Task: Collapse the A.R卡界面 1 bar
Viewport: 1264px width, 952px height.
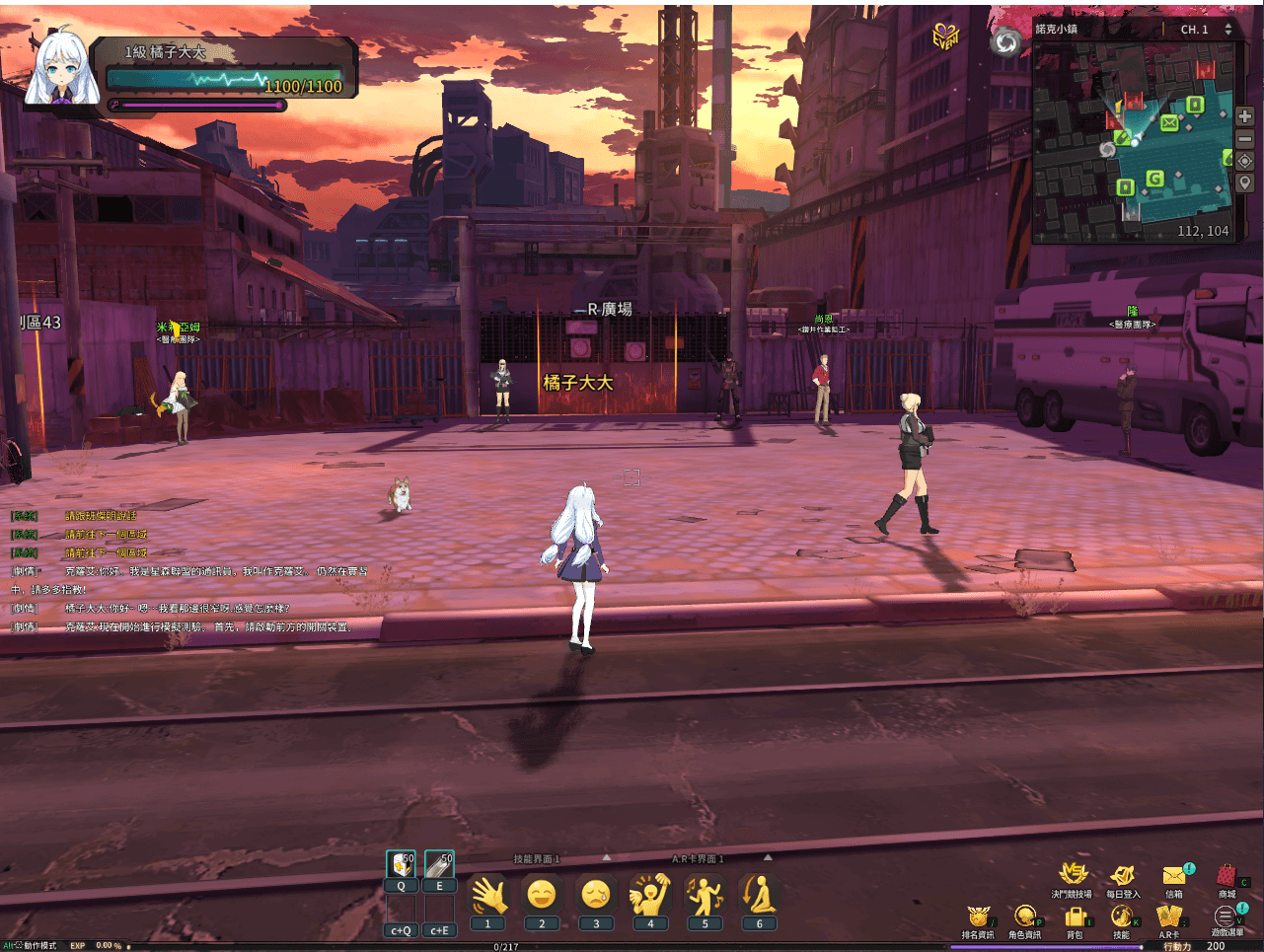Action: click(767, 857)
